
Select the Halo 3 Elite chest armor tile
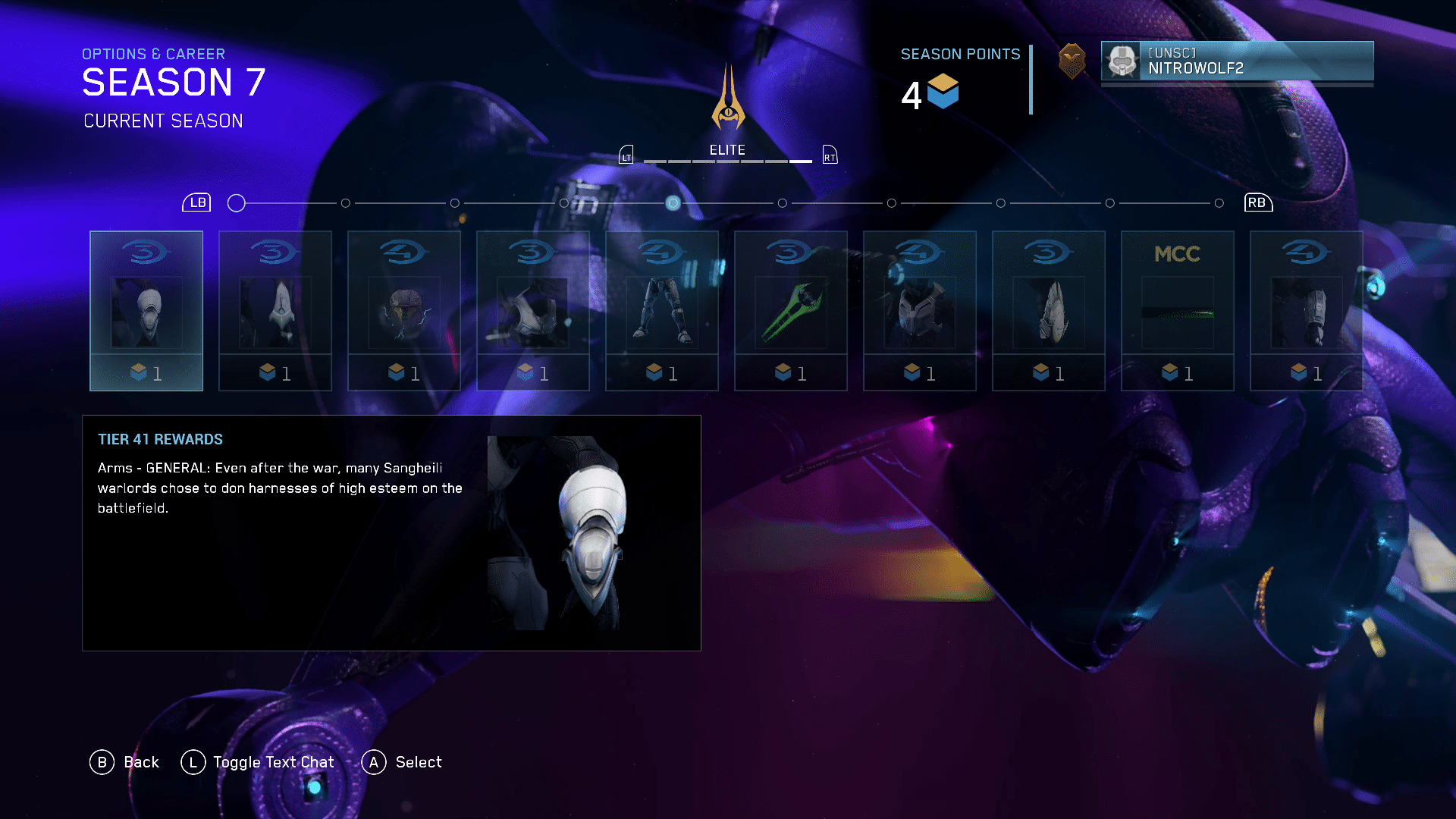point(533,311)
